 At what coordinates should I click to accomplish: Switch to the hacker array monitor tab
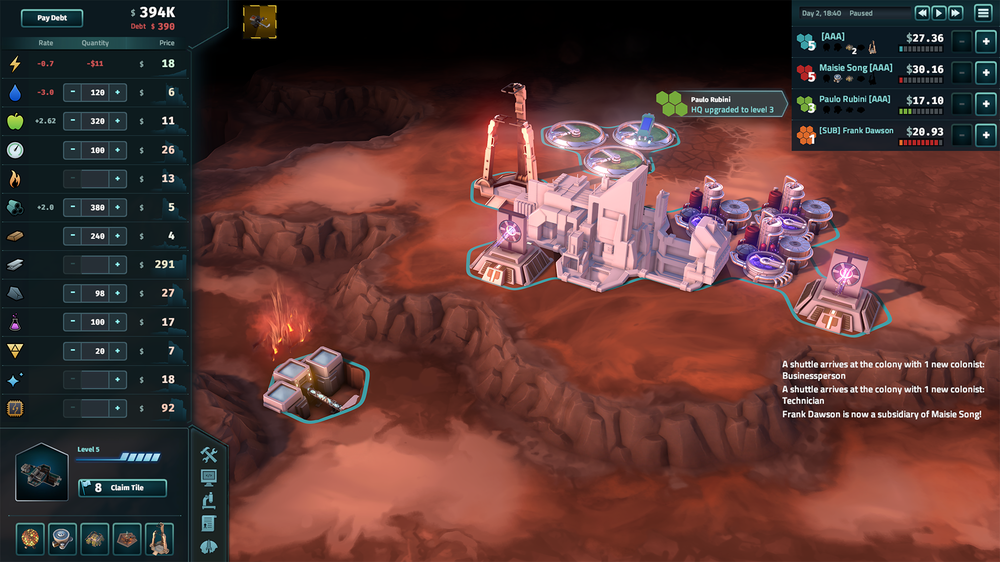click(x=209, y=478)
